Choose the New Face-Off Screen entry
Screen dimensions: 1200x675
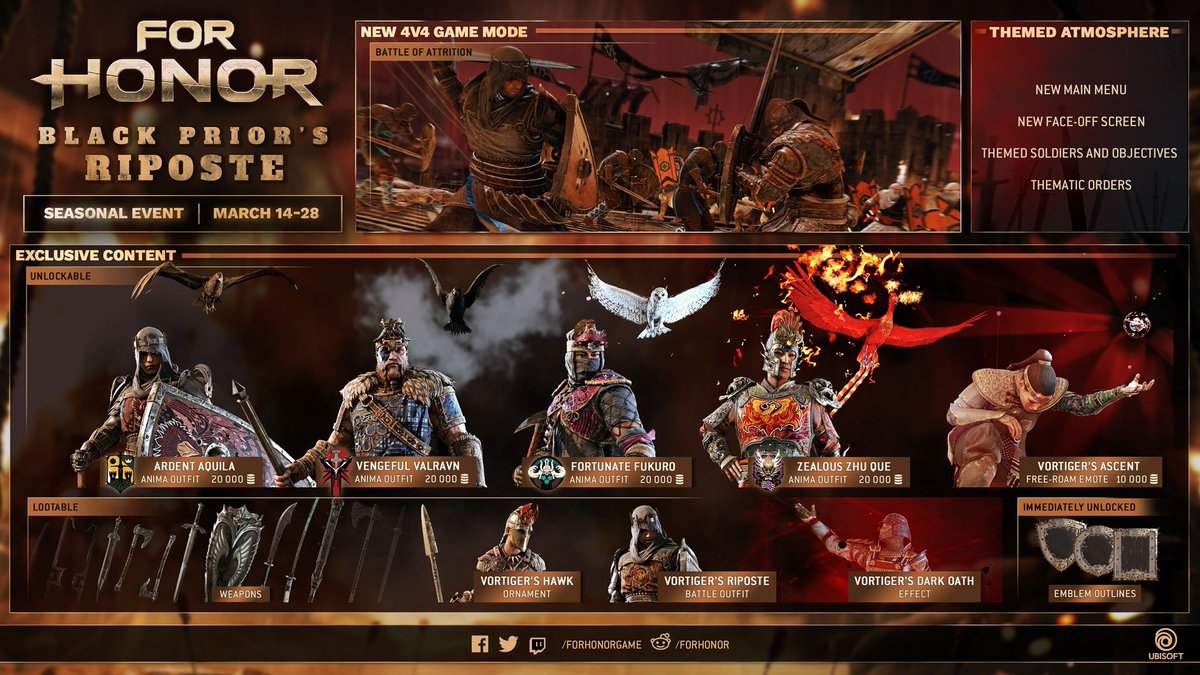pos(1080,122)
